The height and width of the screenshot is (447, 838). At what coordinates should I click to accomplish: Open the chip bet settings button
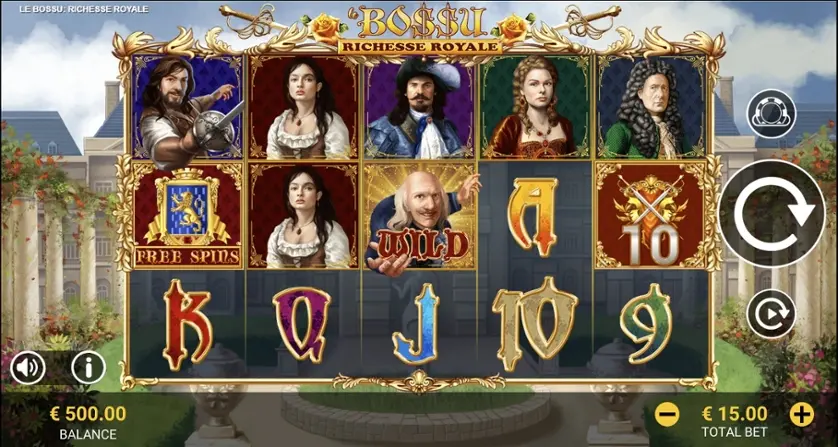pos(771,113)
